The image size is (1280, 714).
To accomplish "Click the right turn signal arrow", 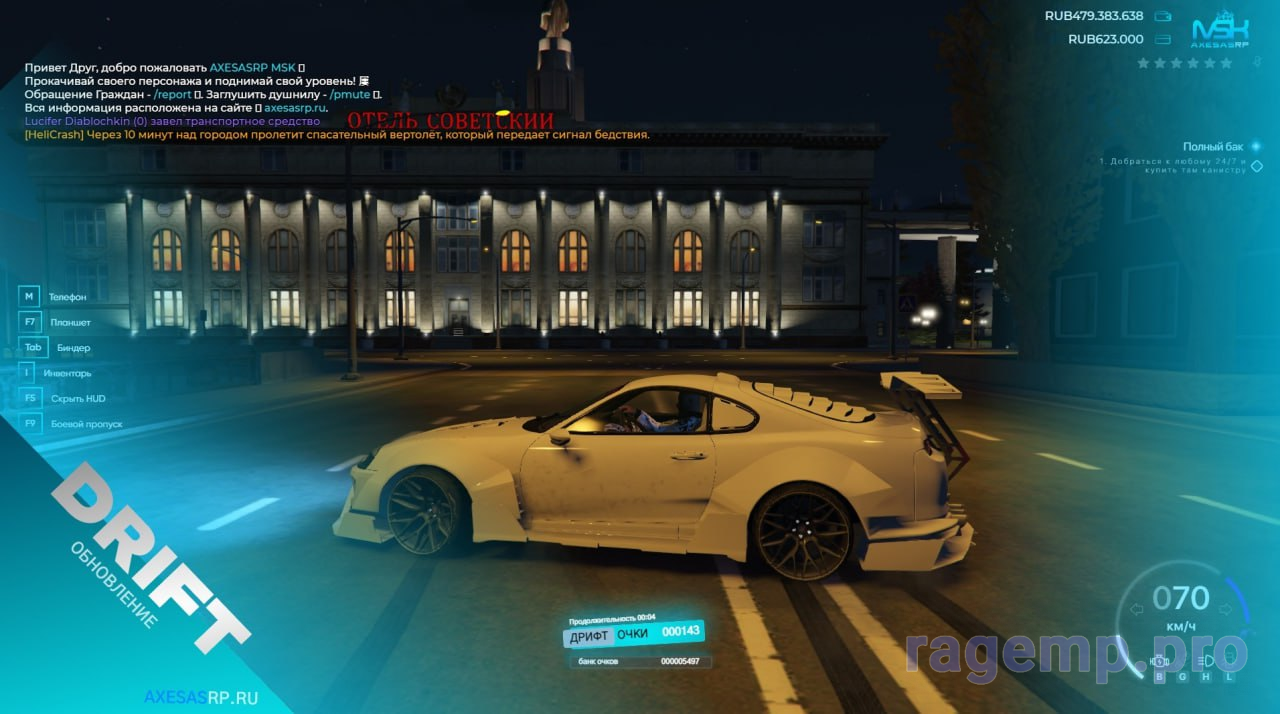I will click(x=1226, y=609).
